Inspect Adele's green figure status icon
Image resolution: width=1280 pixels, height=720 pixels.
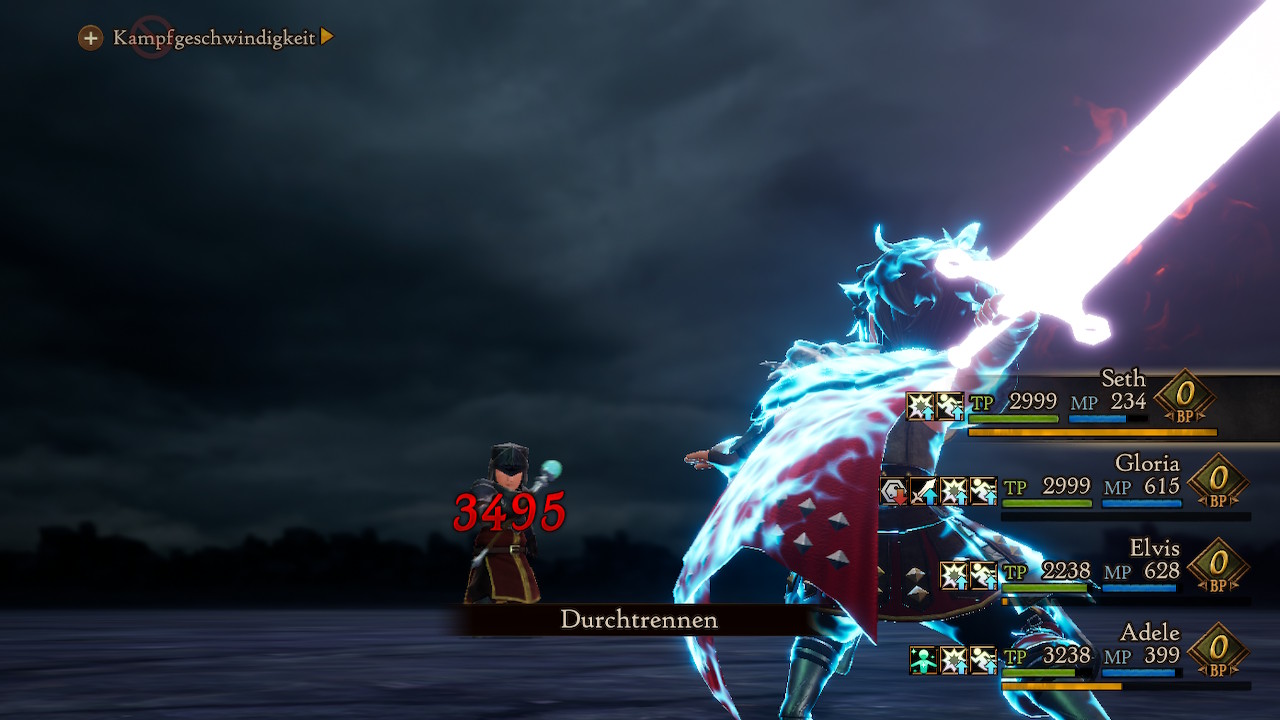point(923,660)
